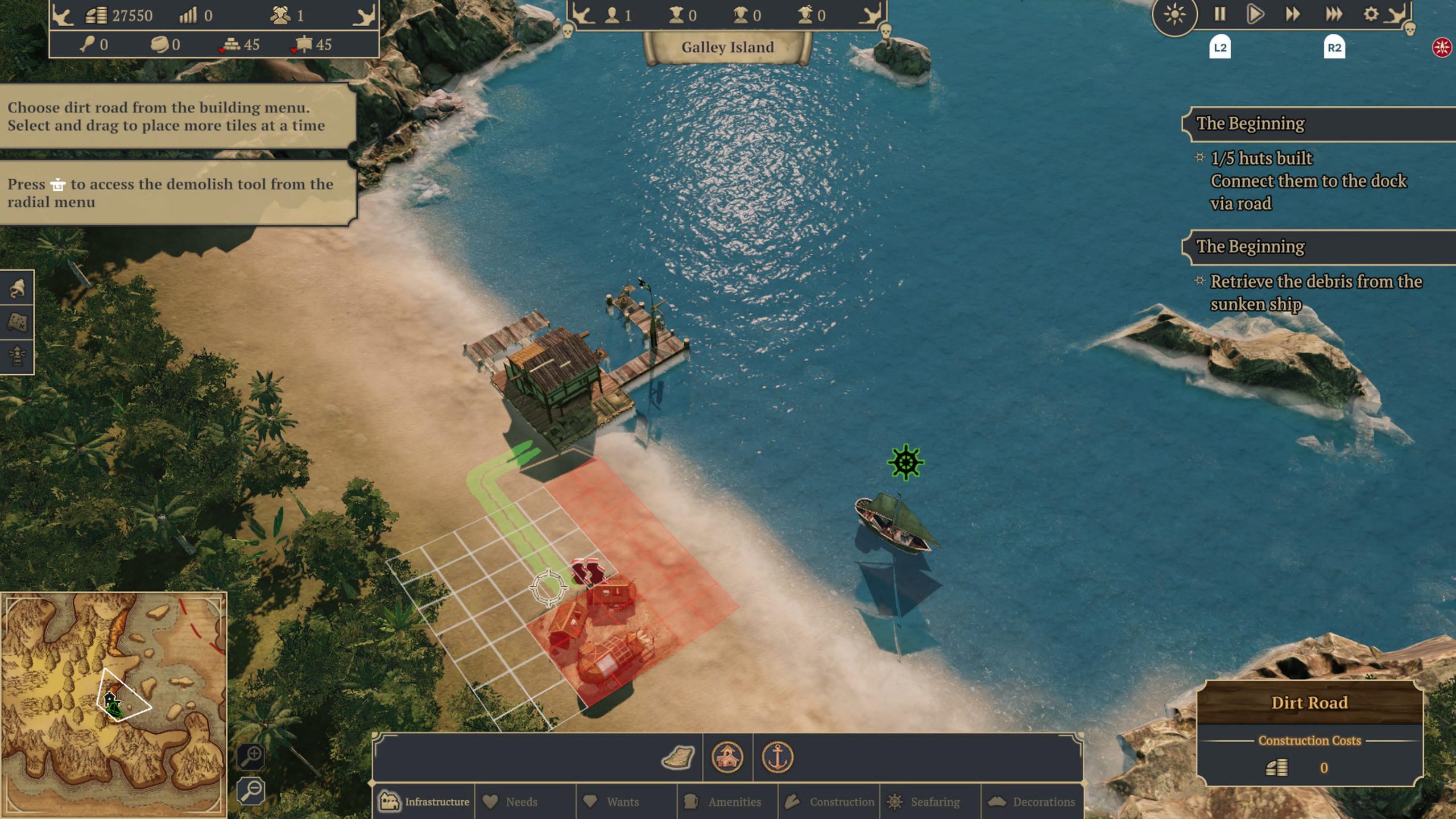Open the Construction category tab
Viewport: 1456px width, 819px height.
coord(830,801)
